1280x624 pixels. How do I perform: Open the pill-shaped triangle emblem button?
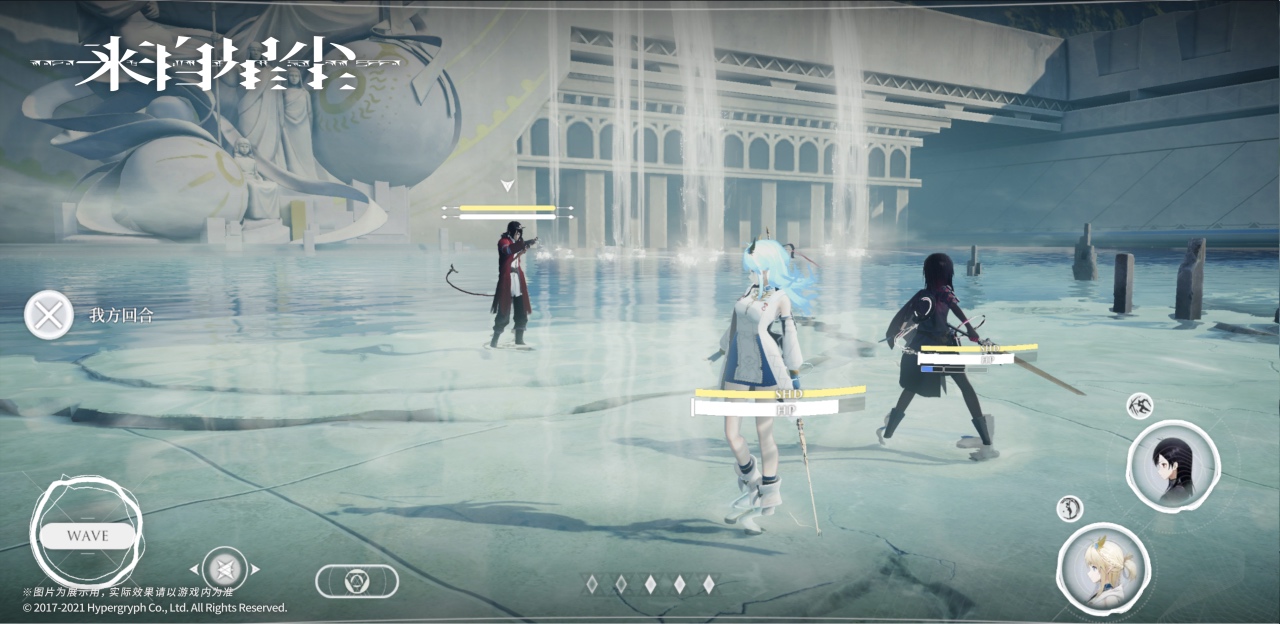[x=357, y=581]
